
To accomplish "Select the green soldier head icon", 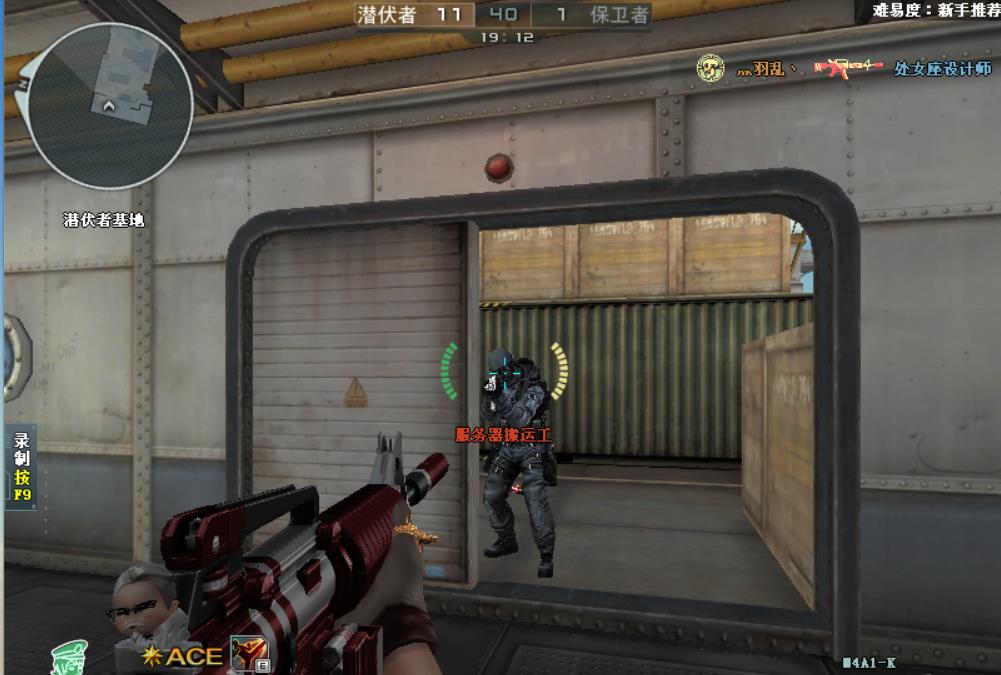I will (x=68, y=657).
